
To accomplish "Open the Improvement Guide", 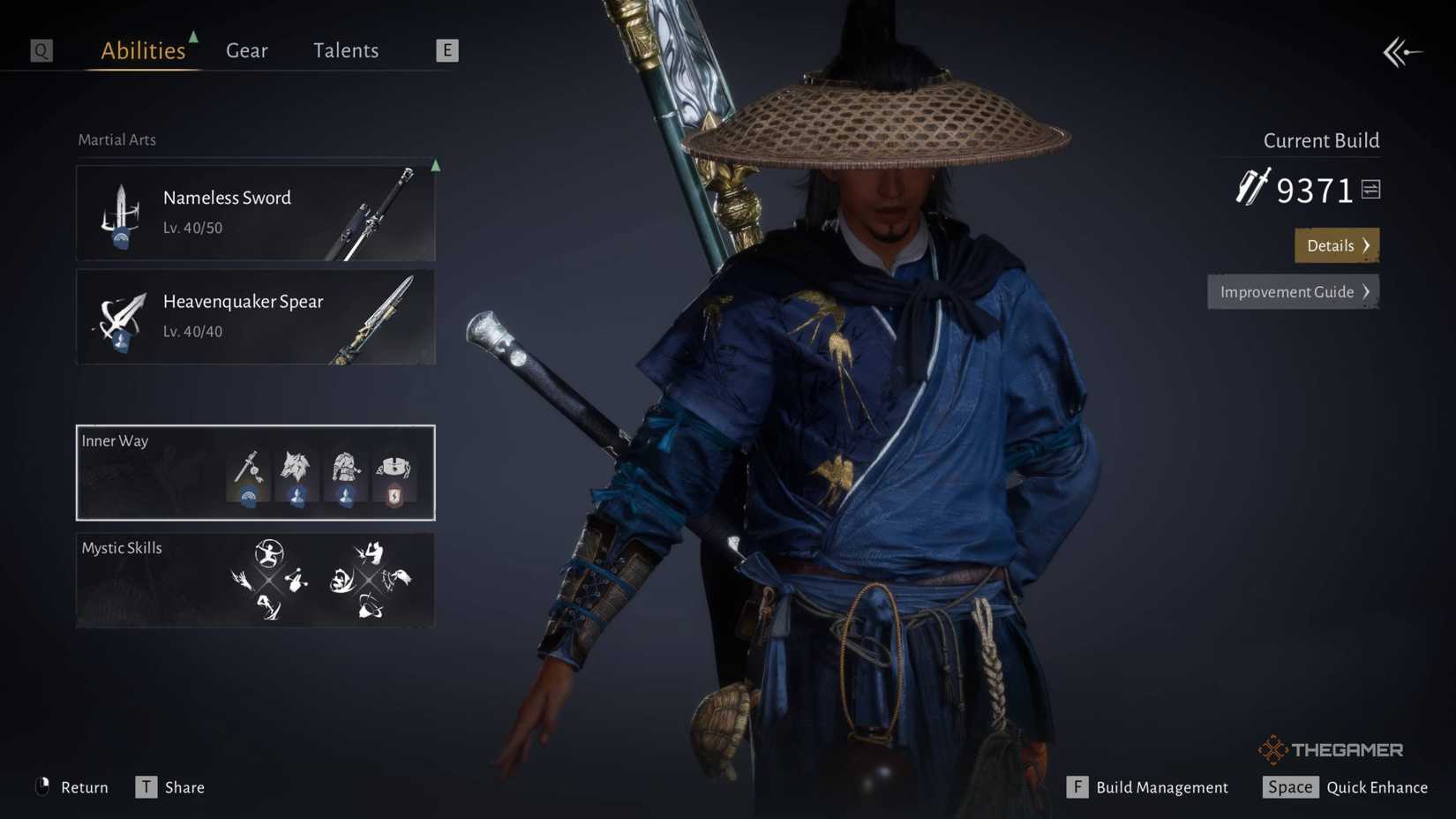I will [x=1292, y=291].
